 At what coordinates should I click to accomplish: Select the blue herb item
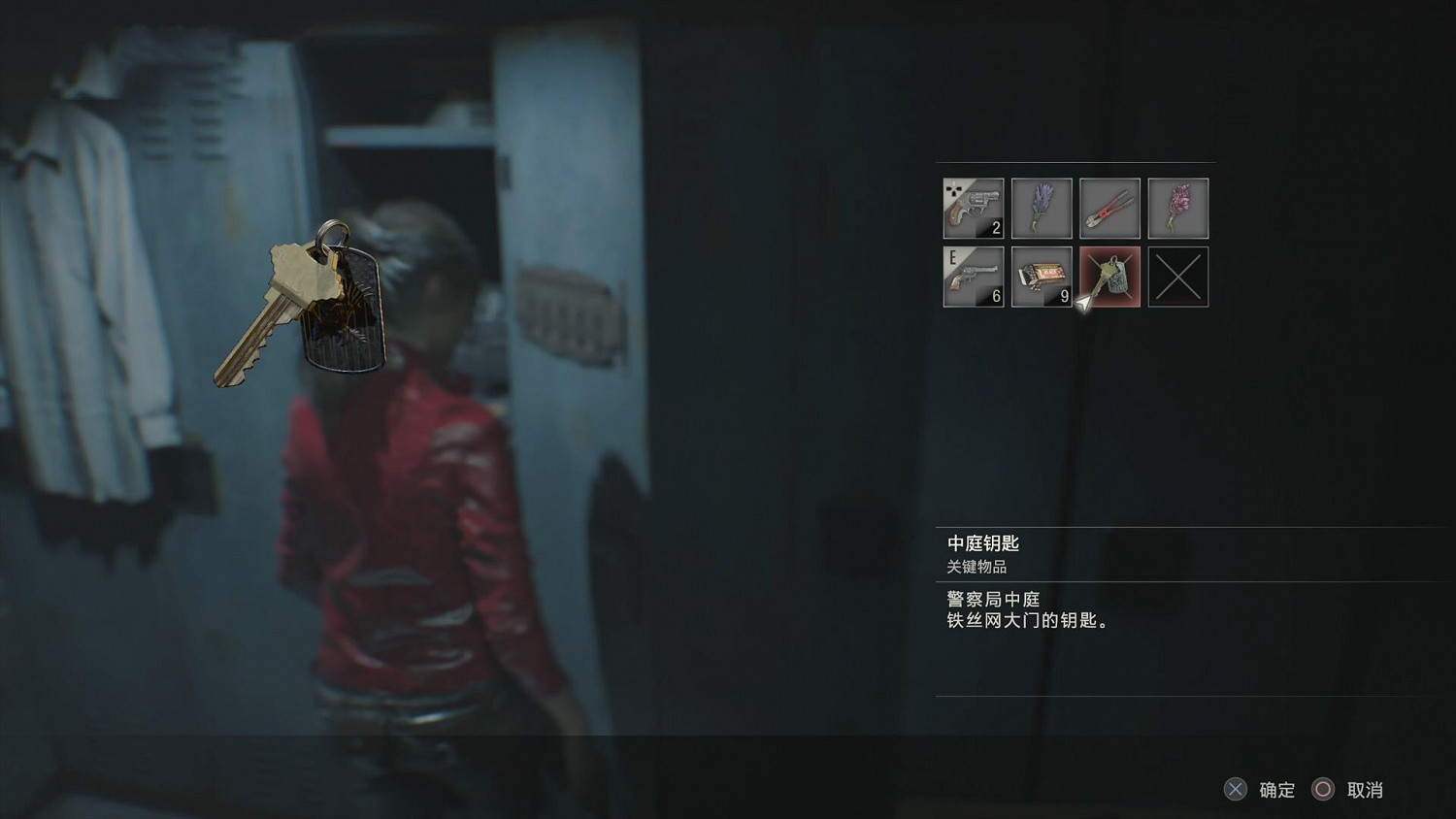click(x=1041, y=208)
